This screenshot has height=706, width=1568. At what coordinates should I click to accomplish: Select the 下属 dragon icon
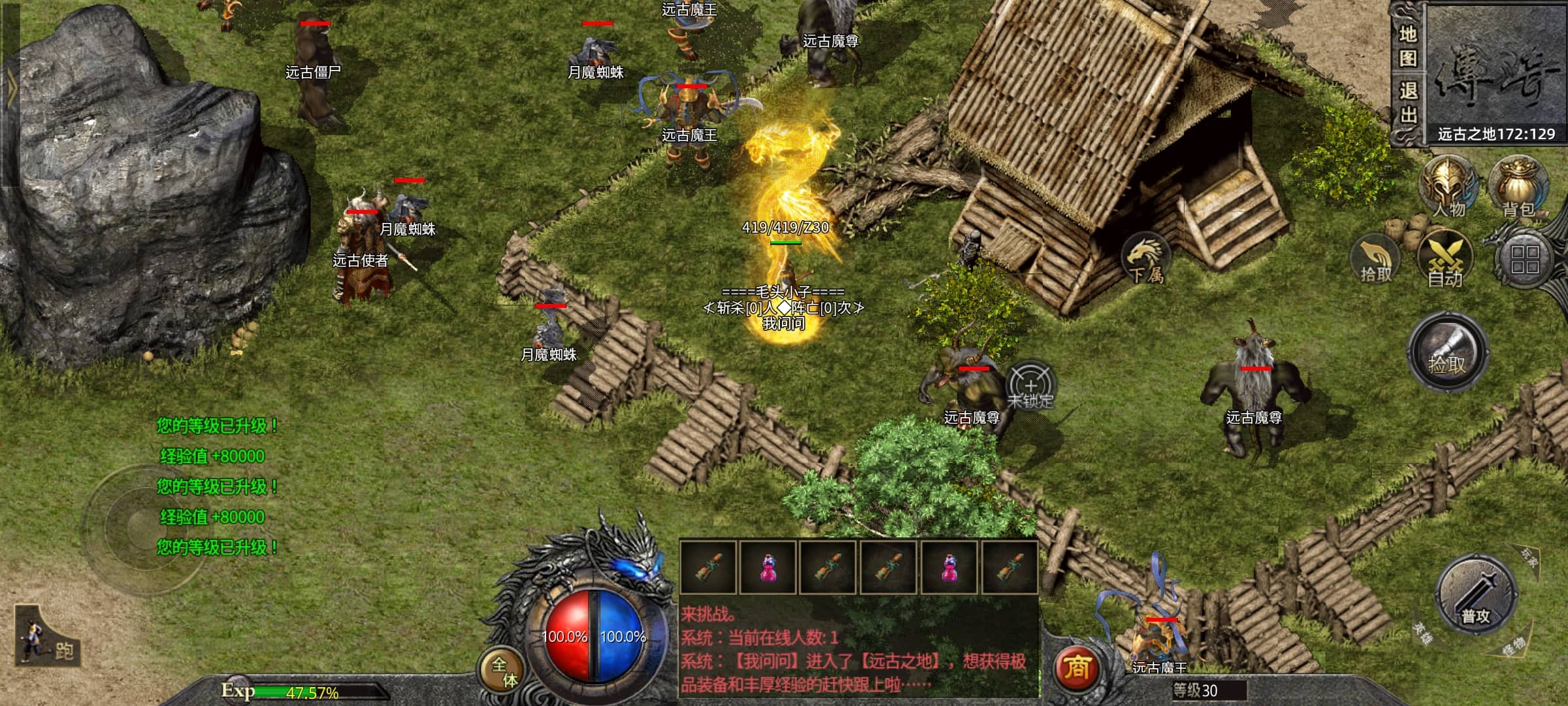pyautogui.click(x=1145, y=259)
